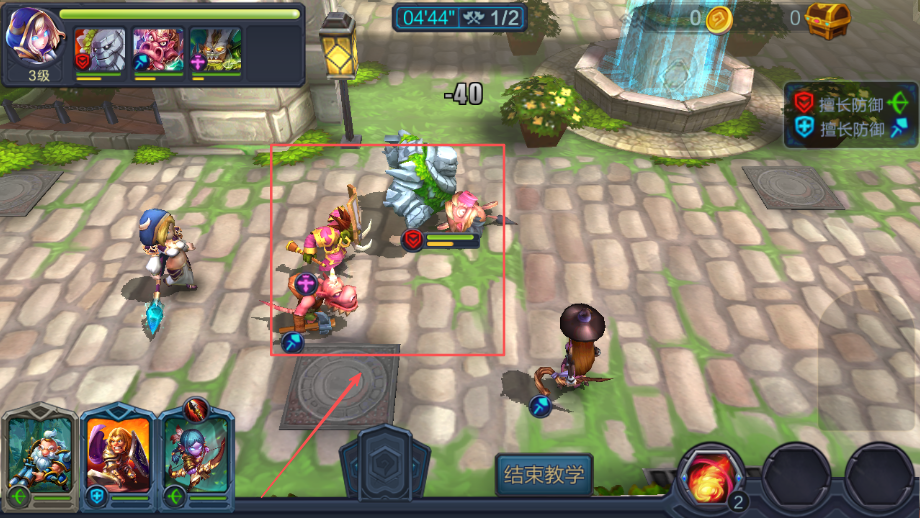Screen dimensions: 920x518
Task: Show the 擅长防御 type advantage panel
Action: [x=849, y=115]
